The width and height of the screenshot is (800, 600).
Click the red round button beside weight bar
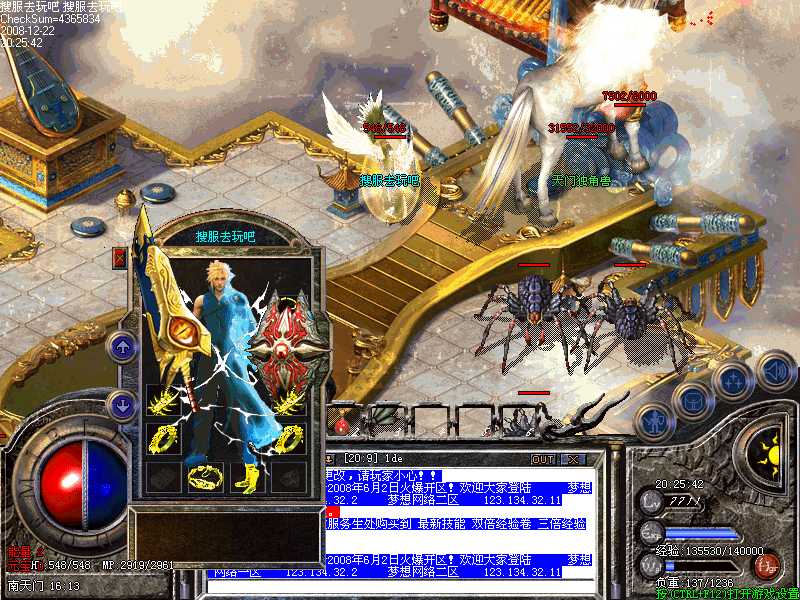point(768,566)
